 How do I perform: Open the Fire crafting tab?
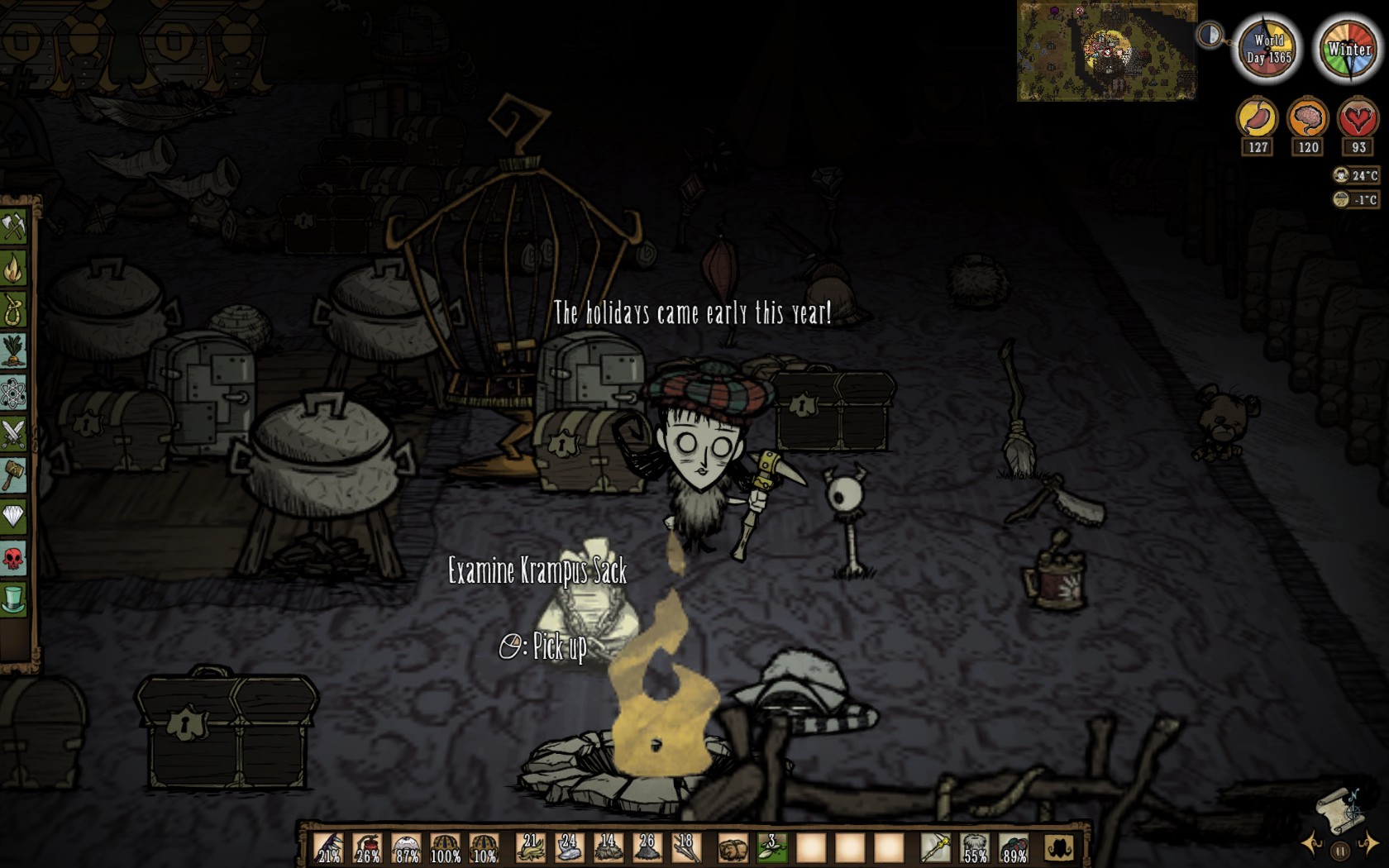click(x=14, y=268)
